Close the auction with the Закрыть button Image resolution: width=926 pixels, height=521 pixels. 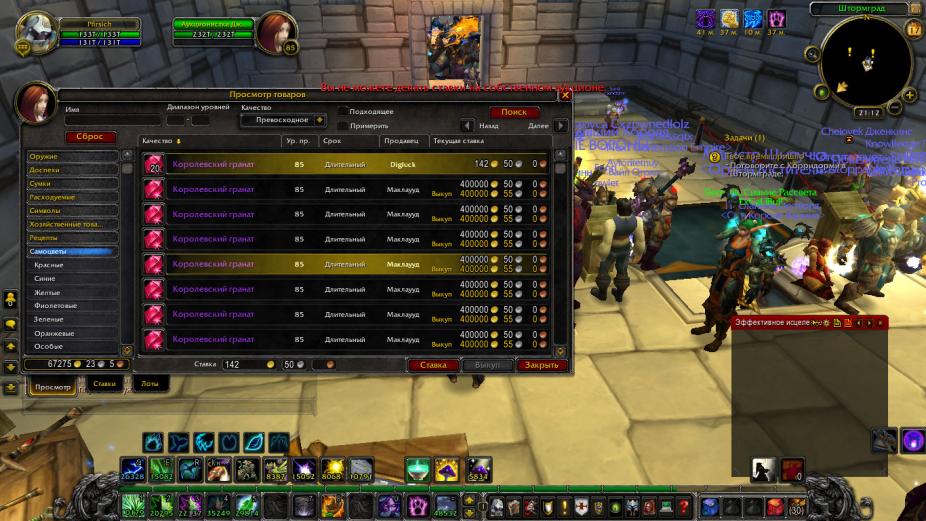point(541,365)
